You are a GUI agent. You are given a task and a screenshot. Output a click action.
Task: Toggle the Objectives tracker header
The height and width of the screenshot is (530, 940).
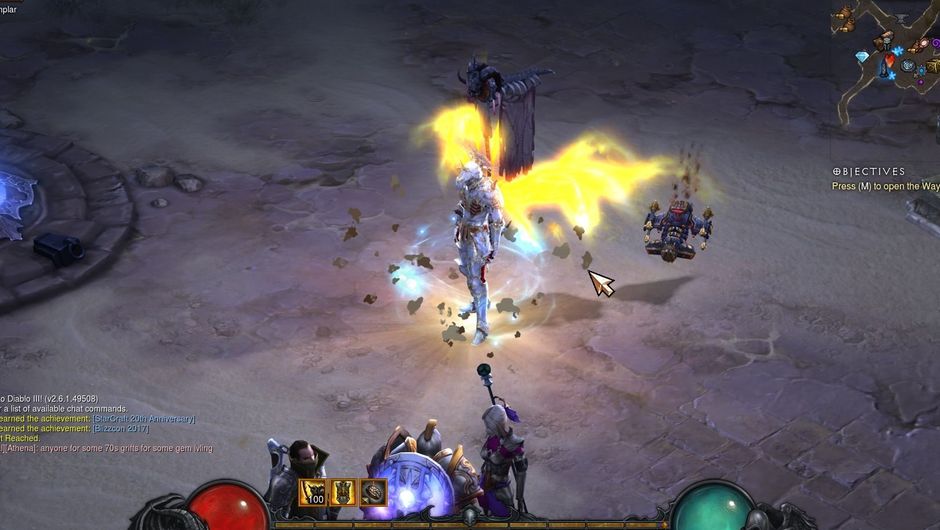[868, 172]
